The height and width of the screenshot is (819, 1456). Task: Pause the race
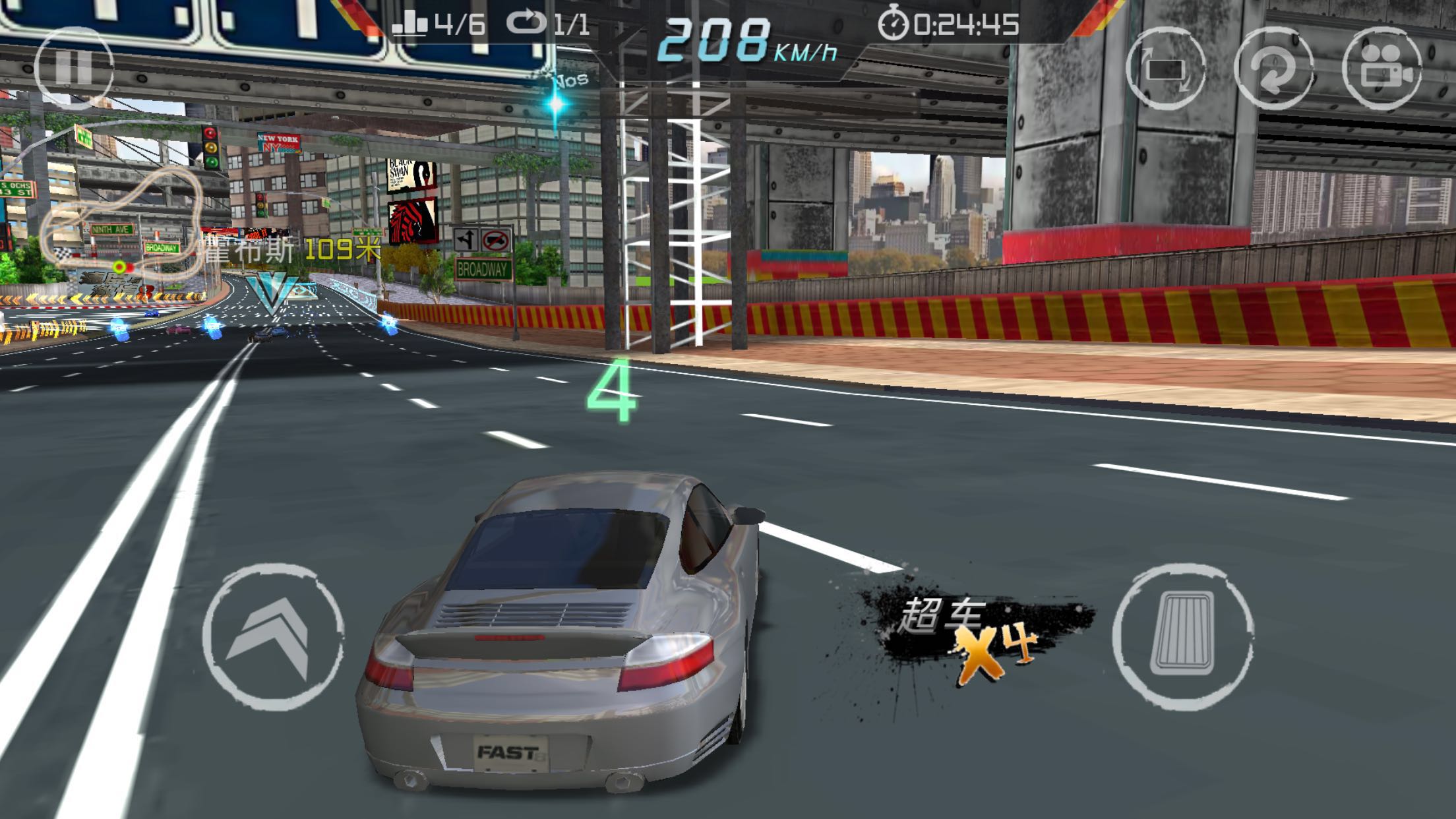73,68
